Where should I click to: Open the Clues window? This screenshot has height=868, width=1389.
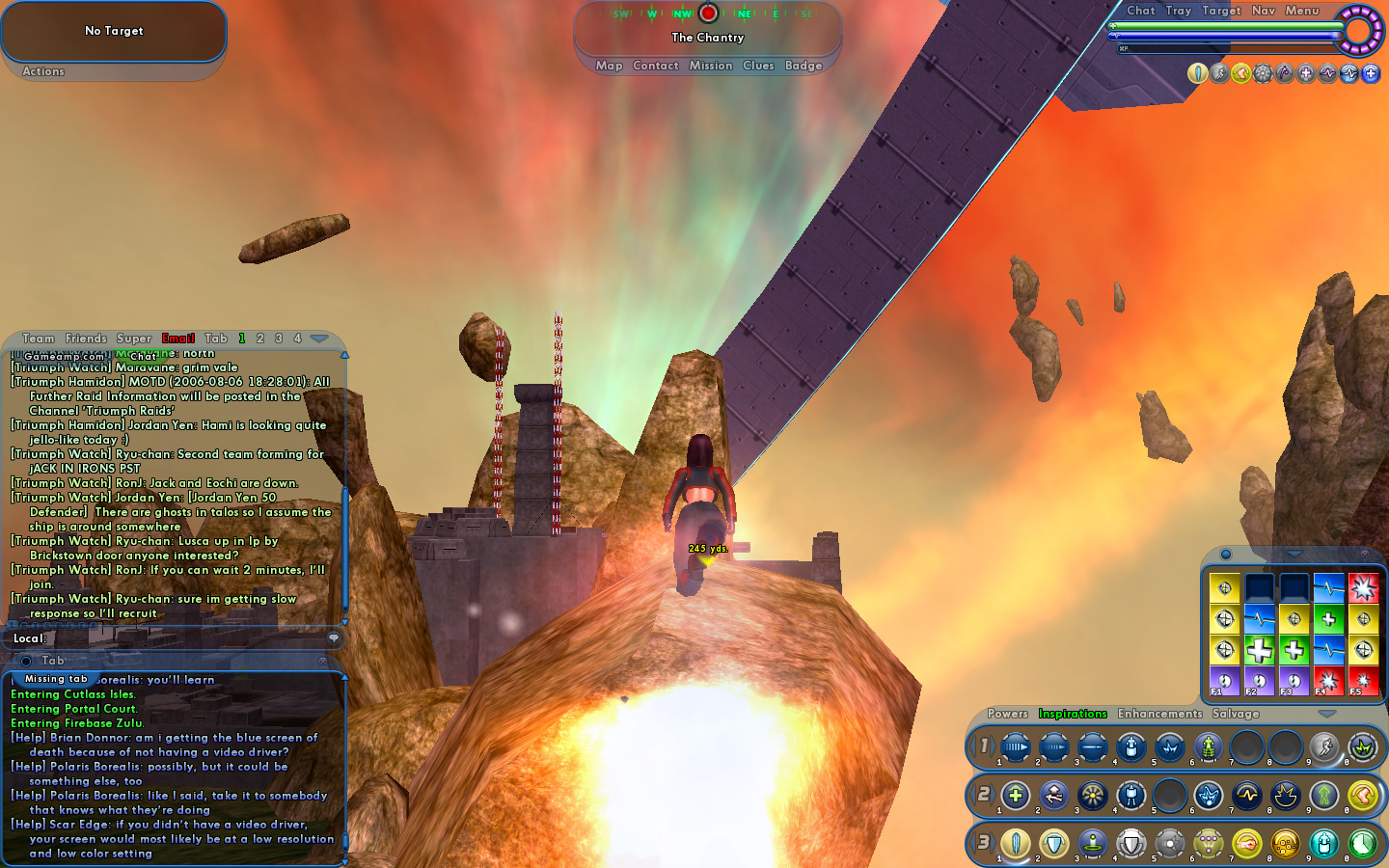[x=758, y=66]
